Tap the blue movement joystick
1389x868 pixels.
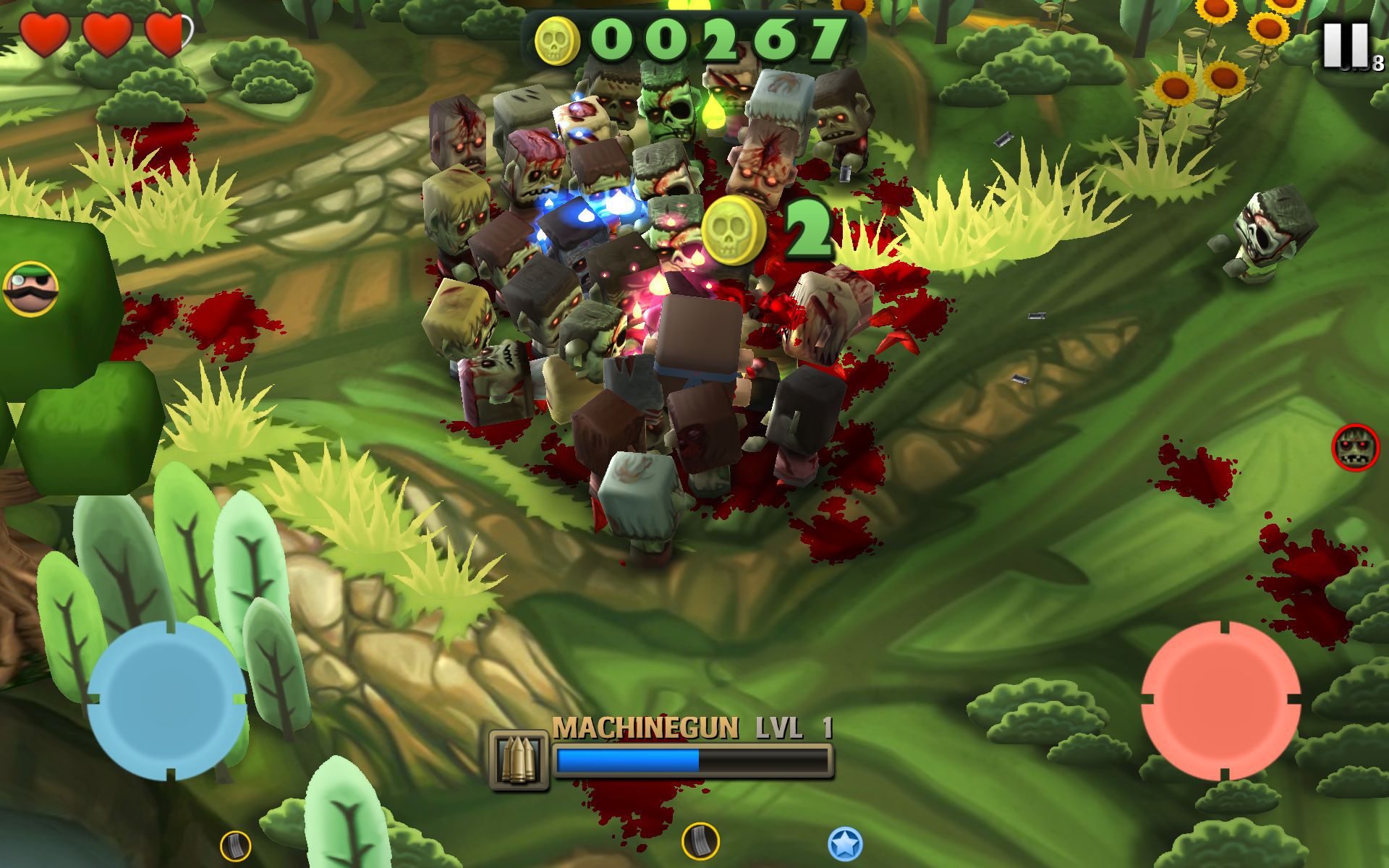[x=167, y=700]
